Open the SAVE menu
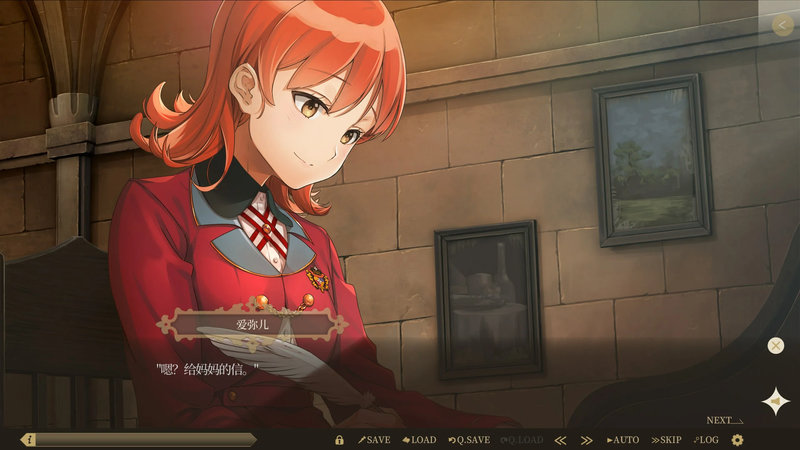 (x=375, y=440)
